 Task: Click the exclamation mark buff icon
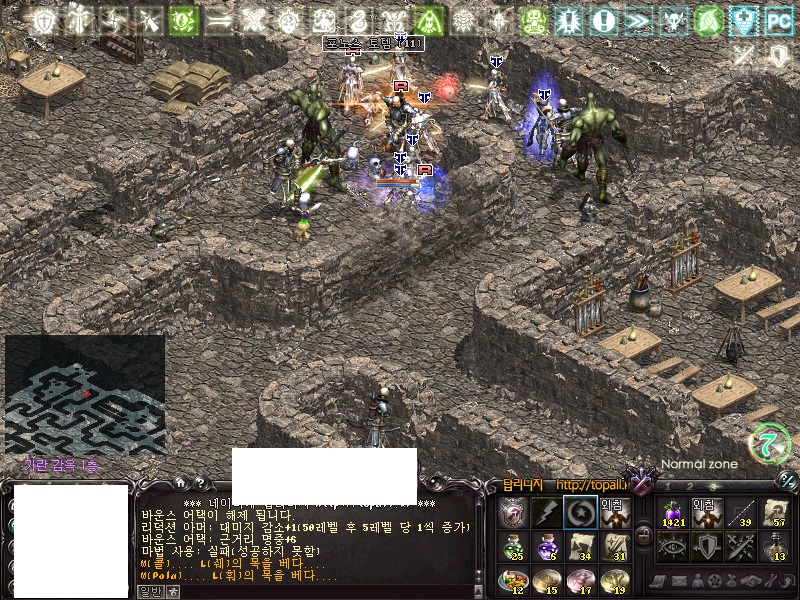[602, 19]
